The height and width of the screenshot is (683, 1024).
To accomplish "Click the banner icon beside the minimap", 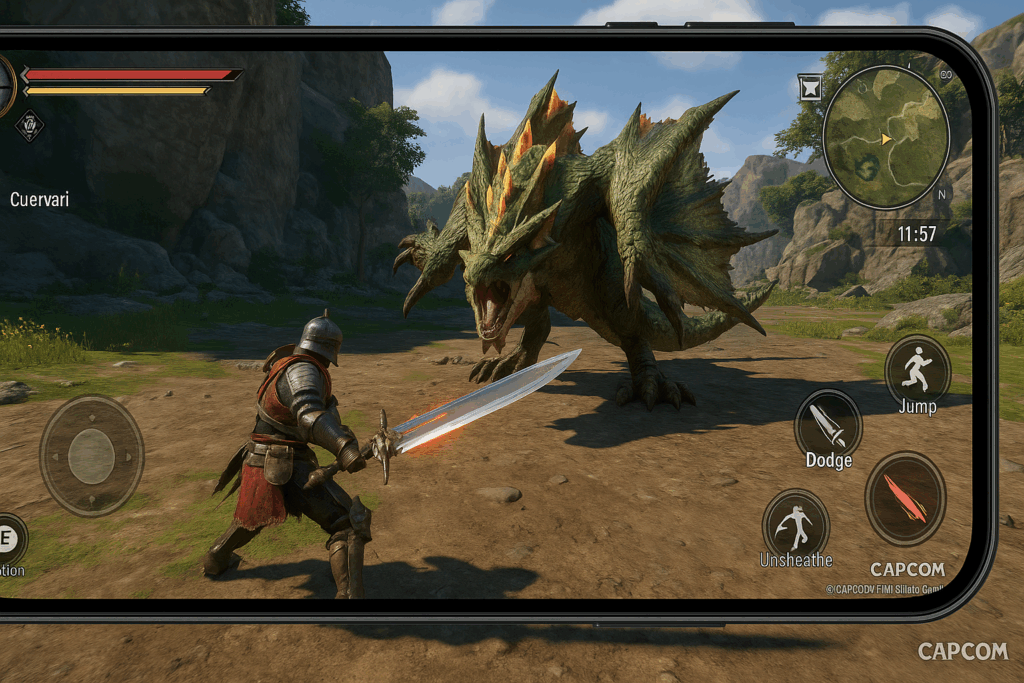I will pos(810,85).
